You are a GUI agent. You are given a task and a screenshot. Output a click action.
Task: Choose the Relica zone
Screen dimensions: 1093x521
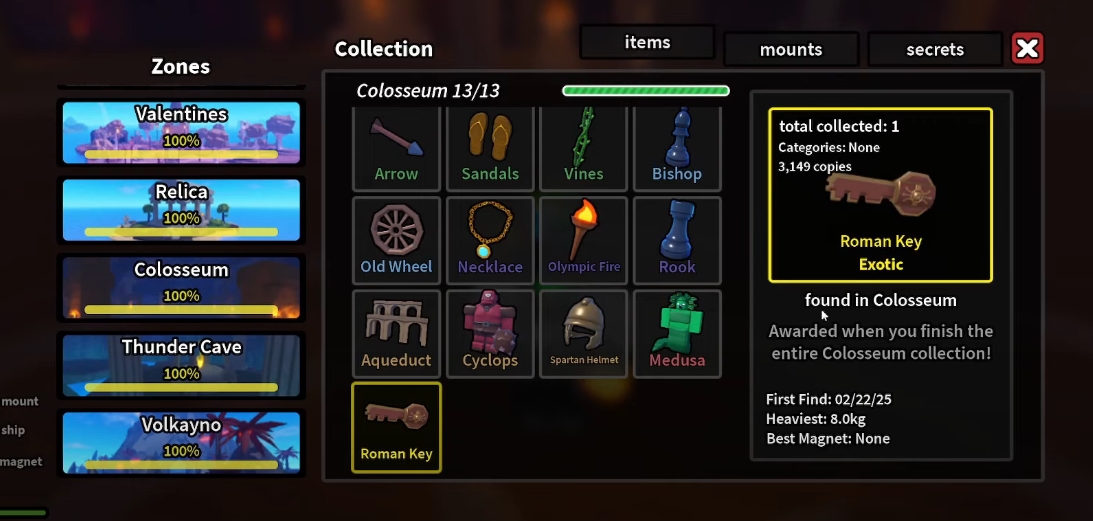(x=181, y=209)
